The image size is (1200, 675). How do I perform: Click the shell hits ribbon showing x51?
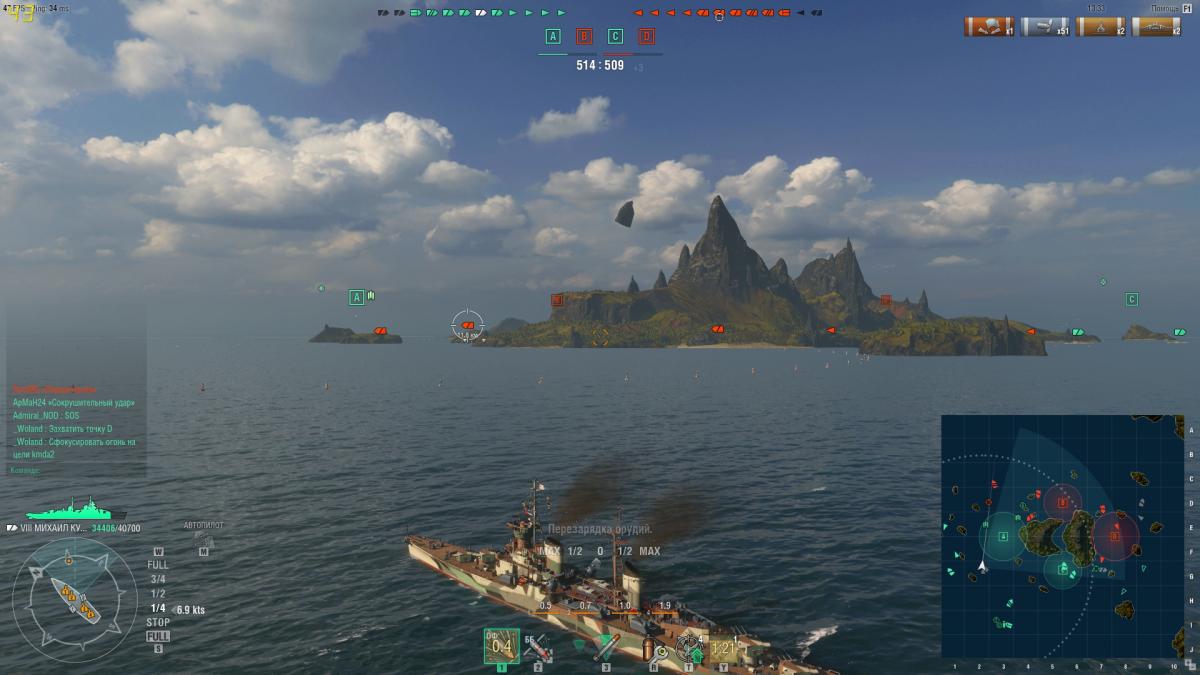[1045, 27]
